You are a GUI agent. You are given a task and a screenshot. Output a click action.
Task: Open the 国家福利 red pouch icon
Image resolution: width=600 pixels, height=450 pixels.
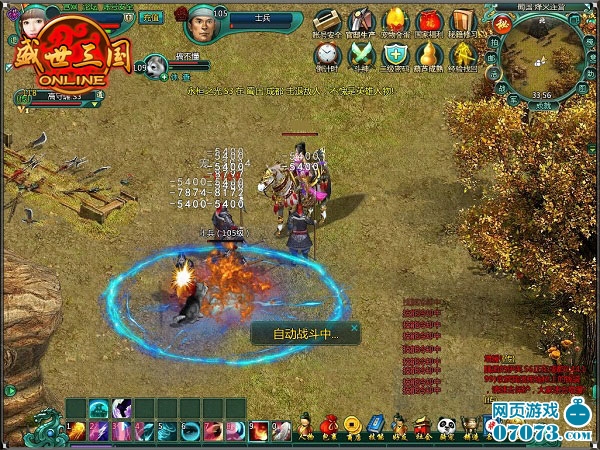click(429, 20)
